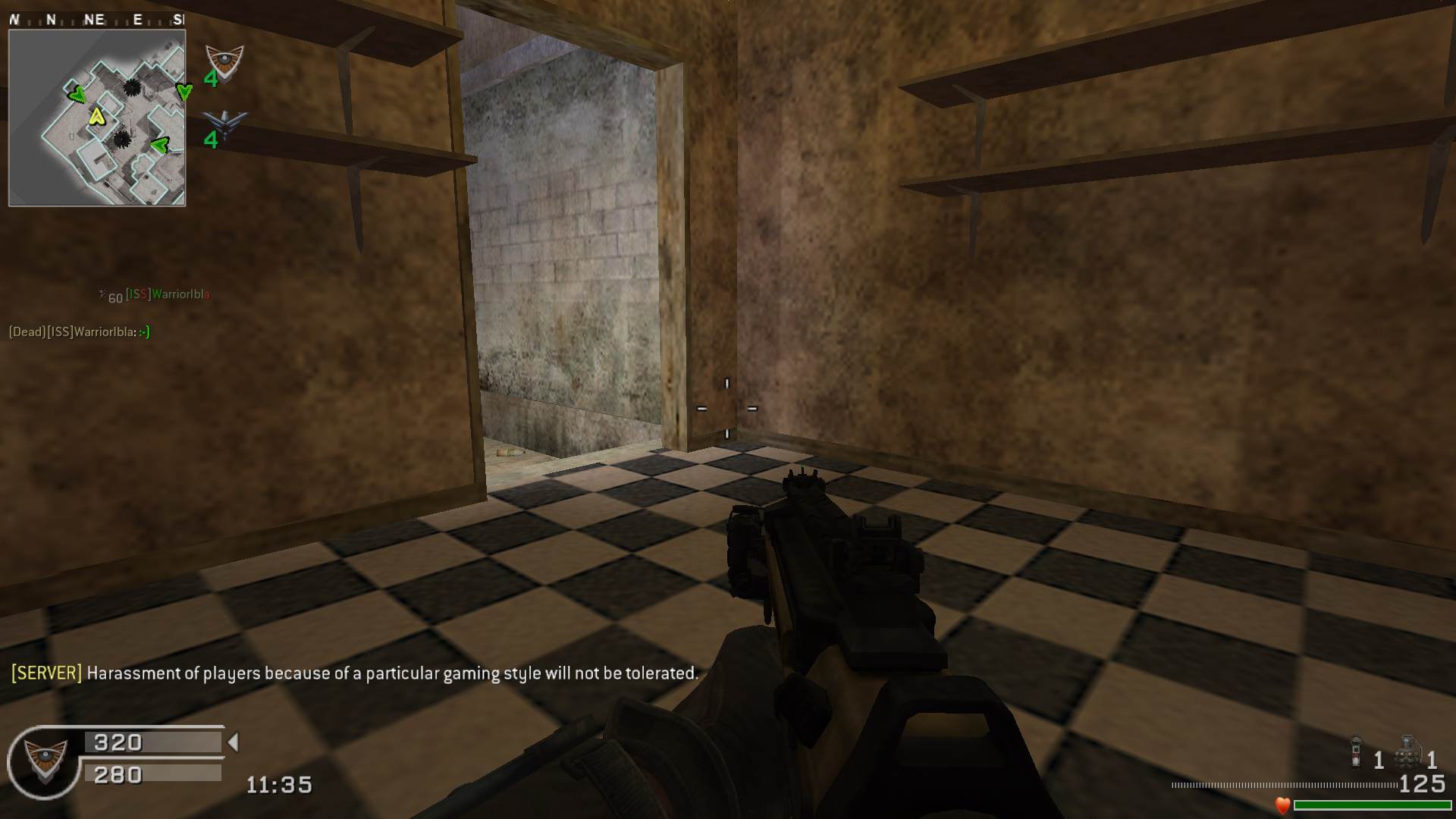Click the minimap in the corner
The image size is (1456, 819).
[97, 118]
